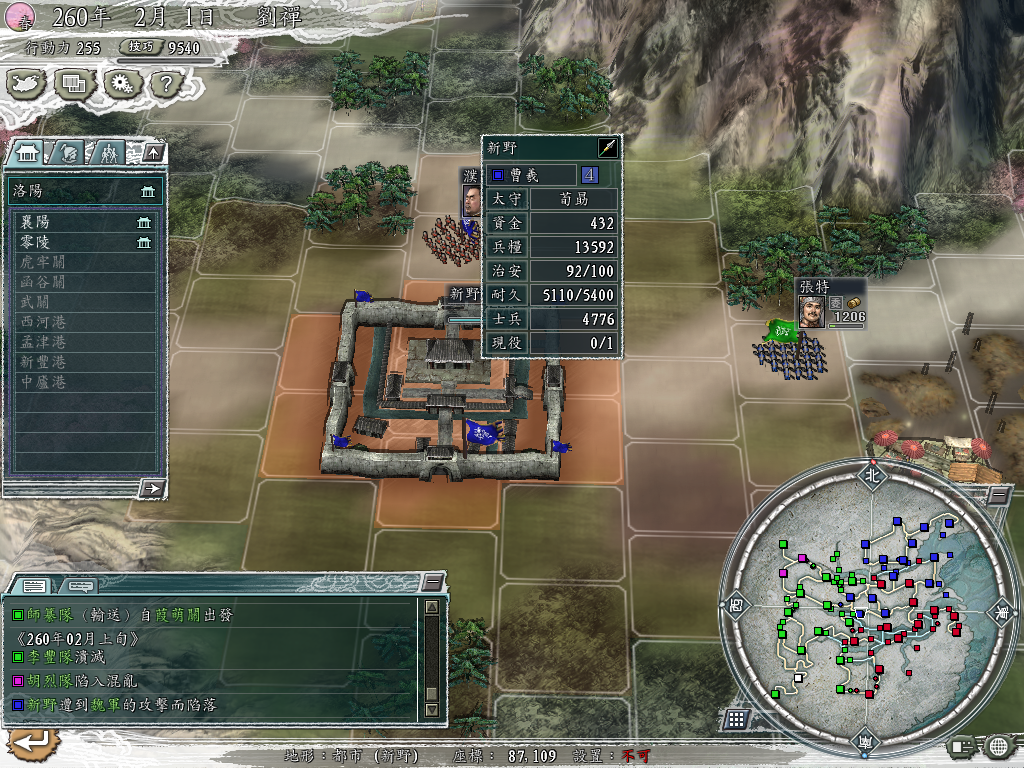This screenshot has height=768, width=1024.
Task: Open the China map icon button
Action: pos(28,84)
